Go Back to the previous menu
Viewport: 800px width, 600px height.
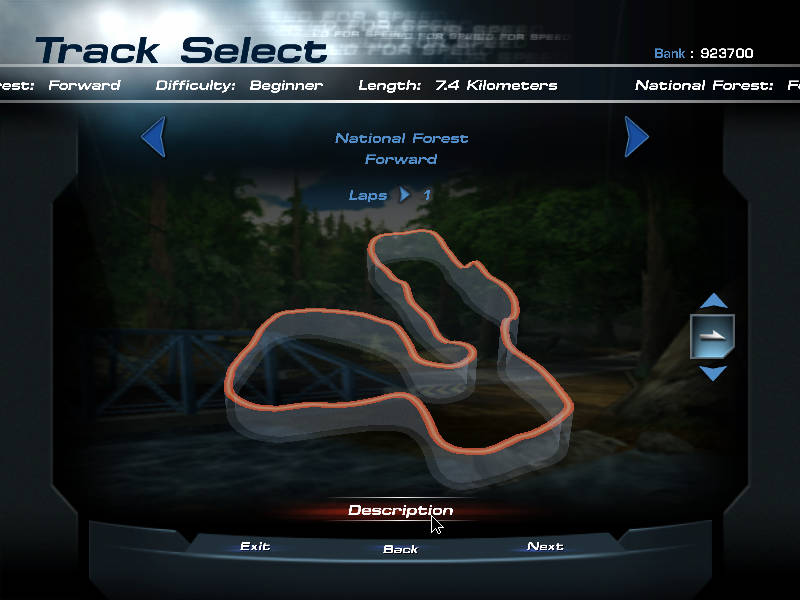click(400, 549)
